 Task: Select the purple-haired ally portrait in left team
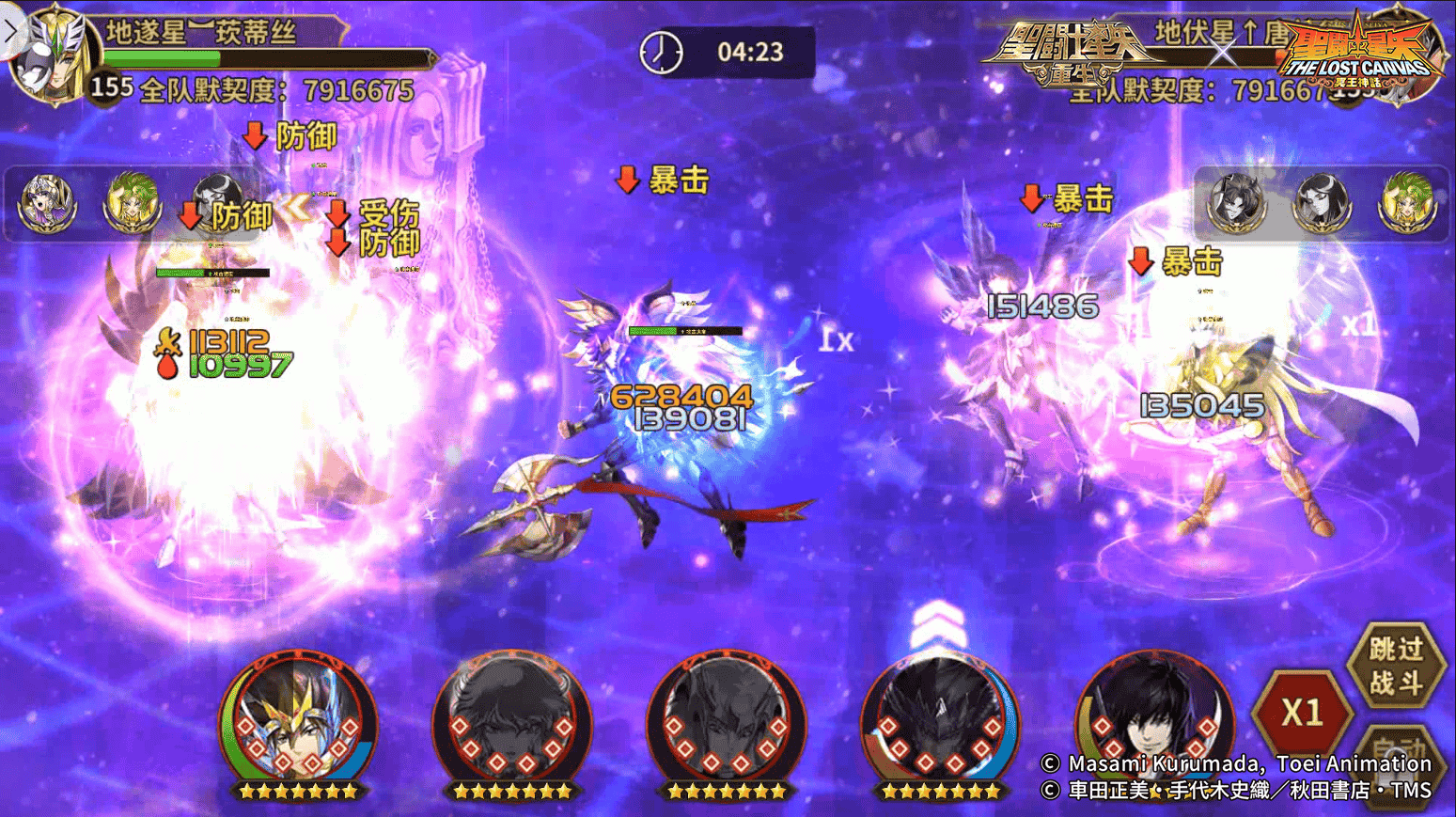pos(47,202)
